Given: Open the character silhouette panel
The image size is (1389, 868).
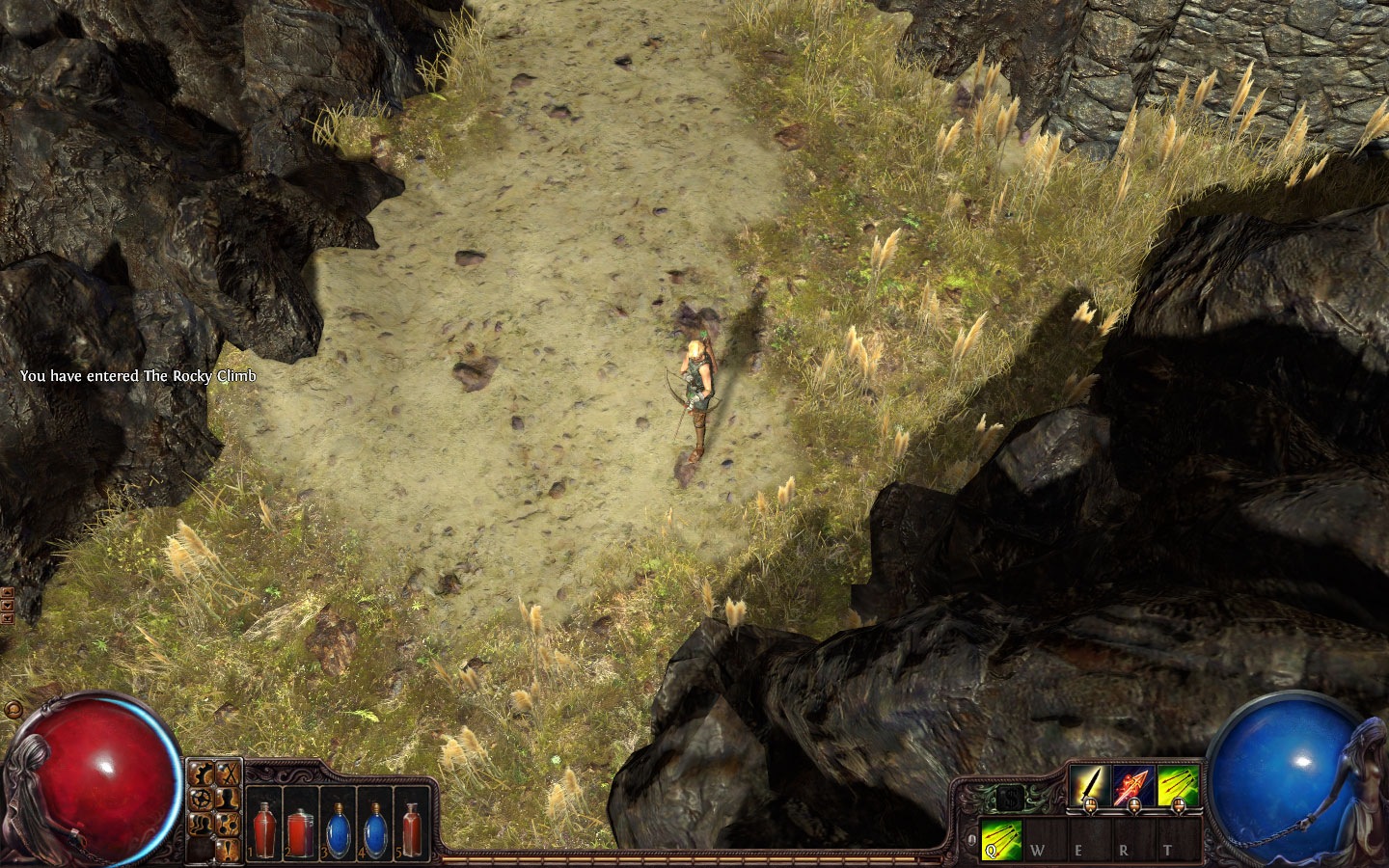Looking at the screenshot, I should pos(229,799).
